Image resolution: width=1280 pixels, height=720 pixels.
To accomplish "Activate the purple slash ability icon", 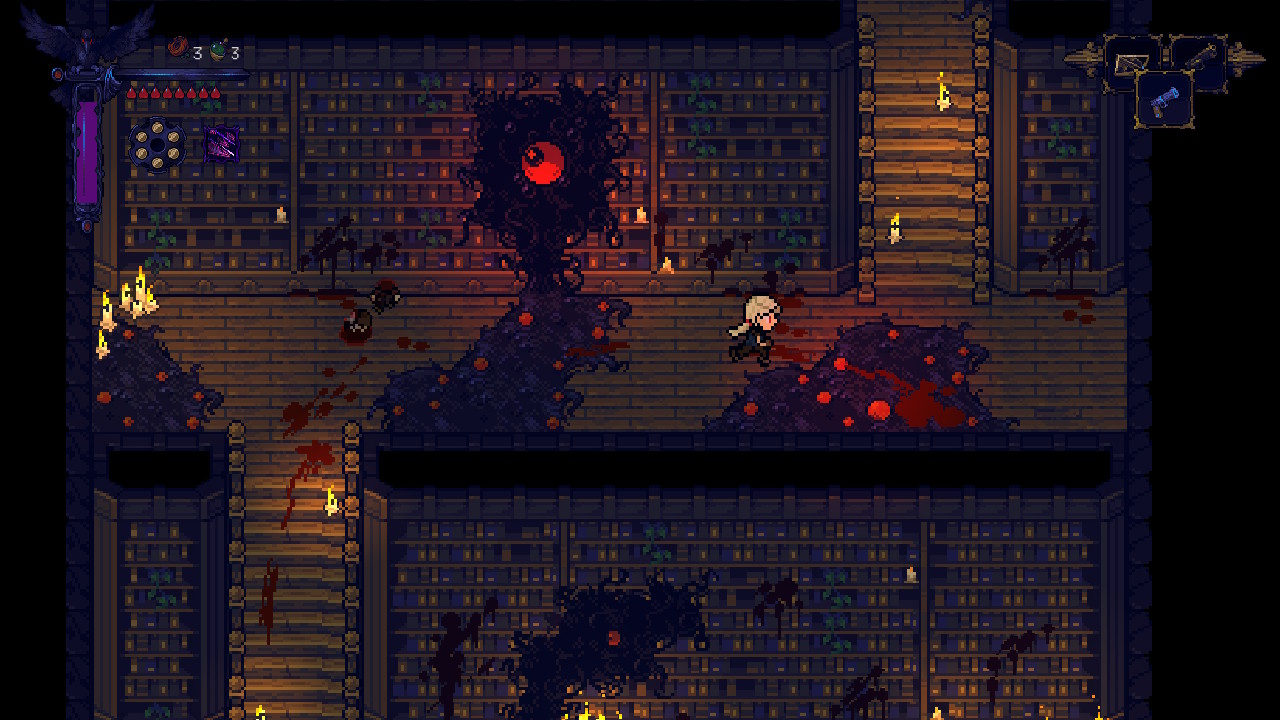I will tap(221, 144).
